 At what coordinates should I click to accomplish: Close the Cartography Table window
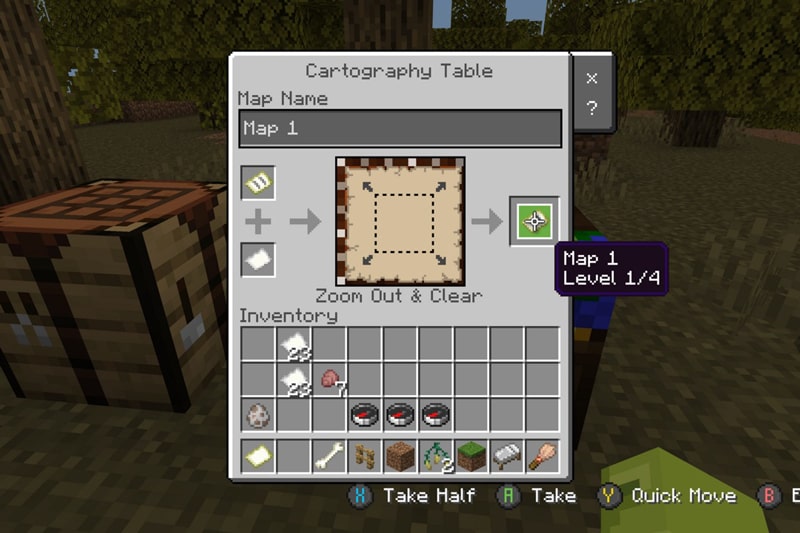(x=591, y=78)
